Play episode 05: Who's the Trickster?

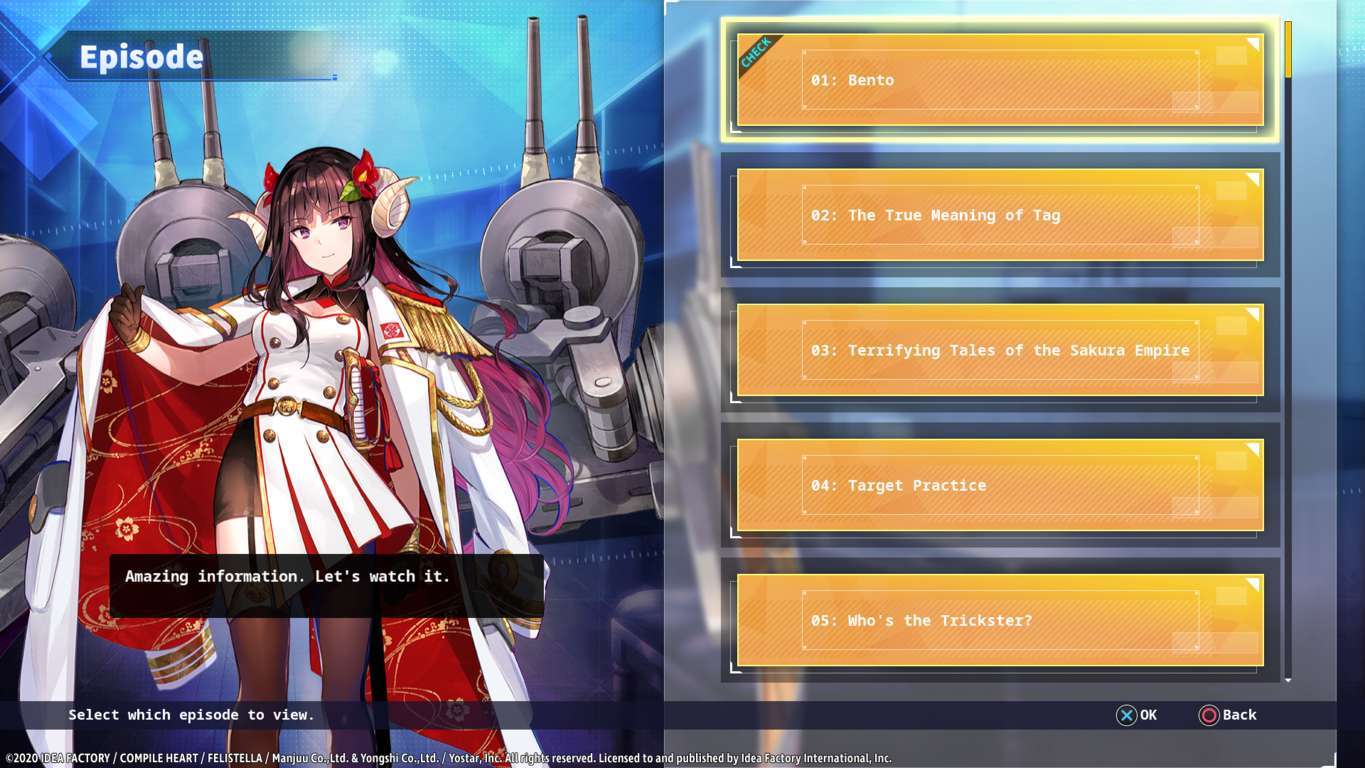click(x=1000, y=620)
